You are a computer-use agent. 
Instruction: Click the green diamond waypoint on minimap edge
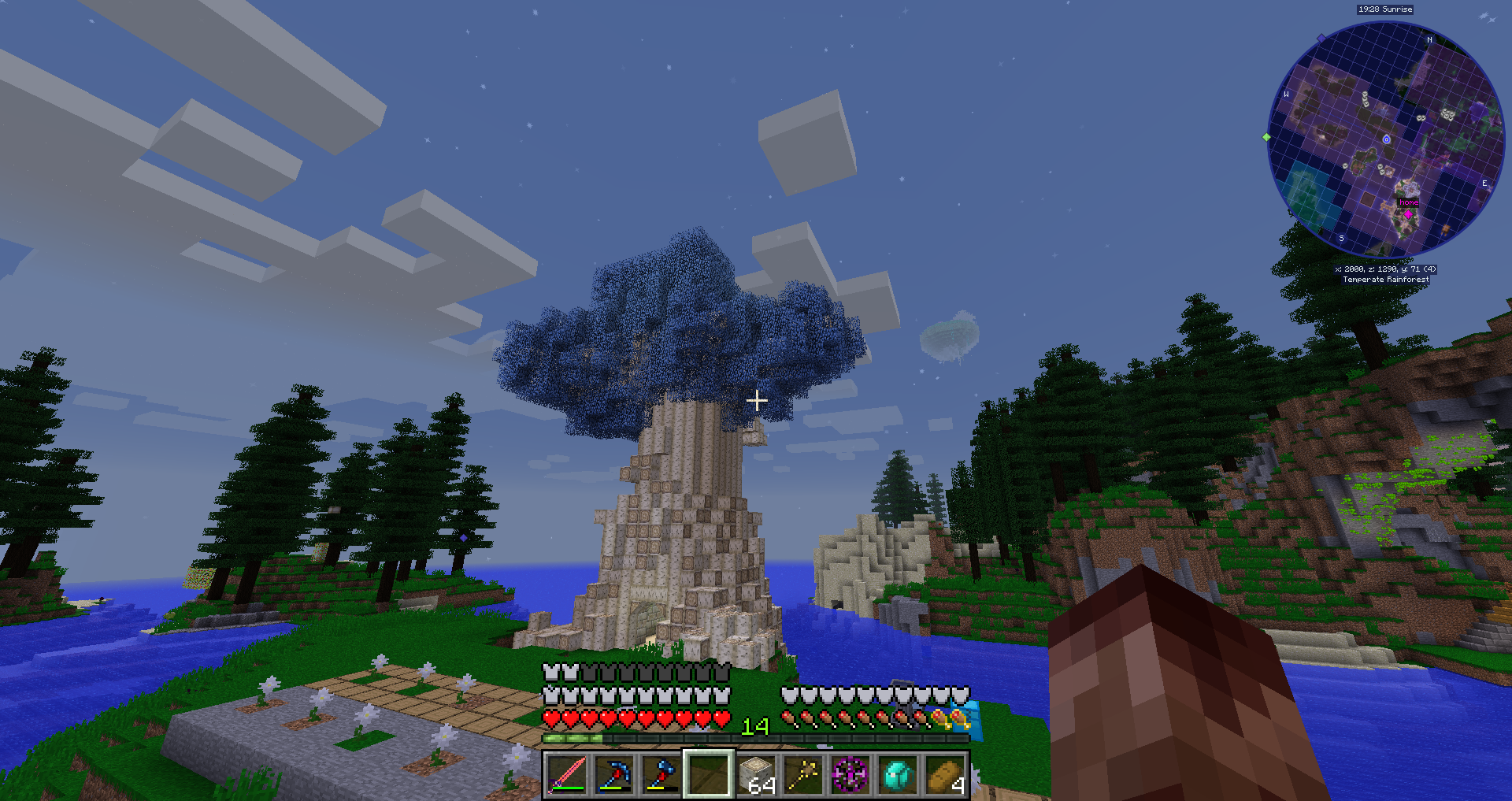(x=1266, y=137)
